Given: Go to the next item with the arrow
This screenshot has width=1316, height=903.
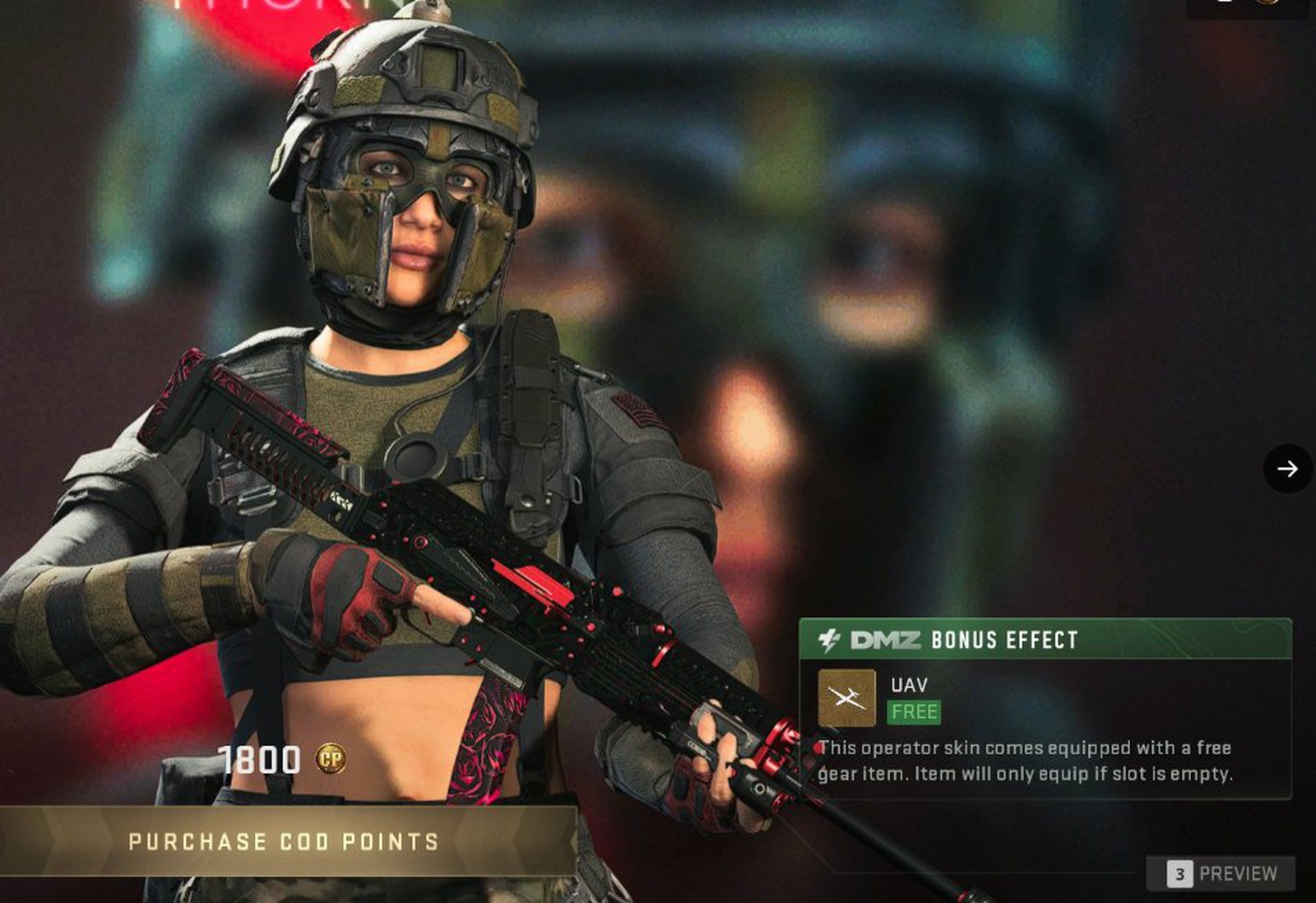Looking at the screenshot, I should click(x=1287, y=469).
